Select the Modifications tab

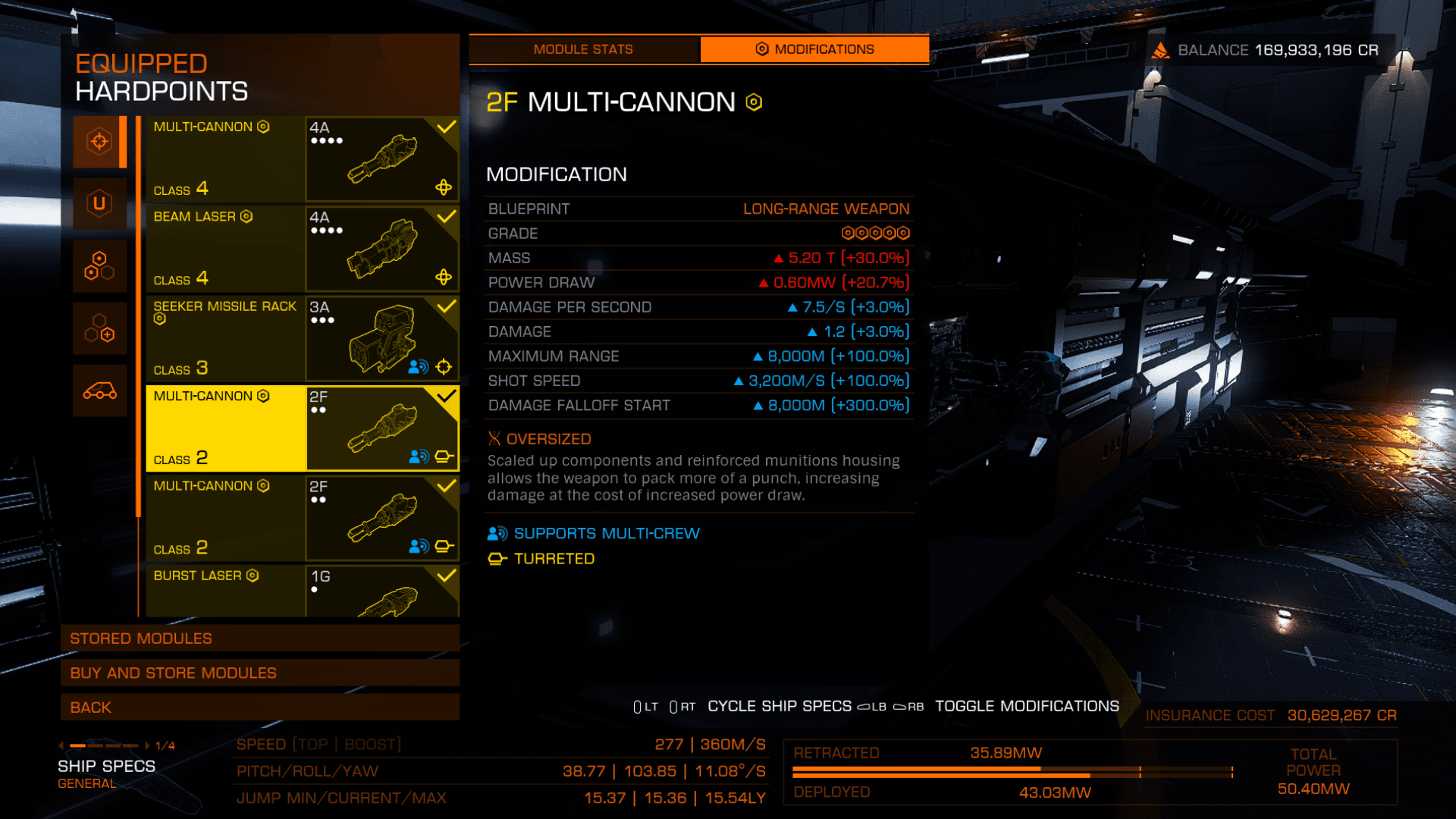point(814,49)
